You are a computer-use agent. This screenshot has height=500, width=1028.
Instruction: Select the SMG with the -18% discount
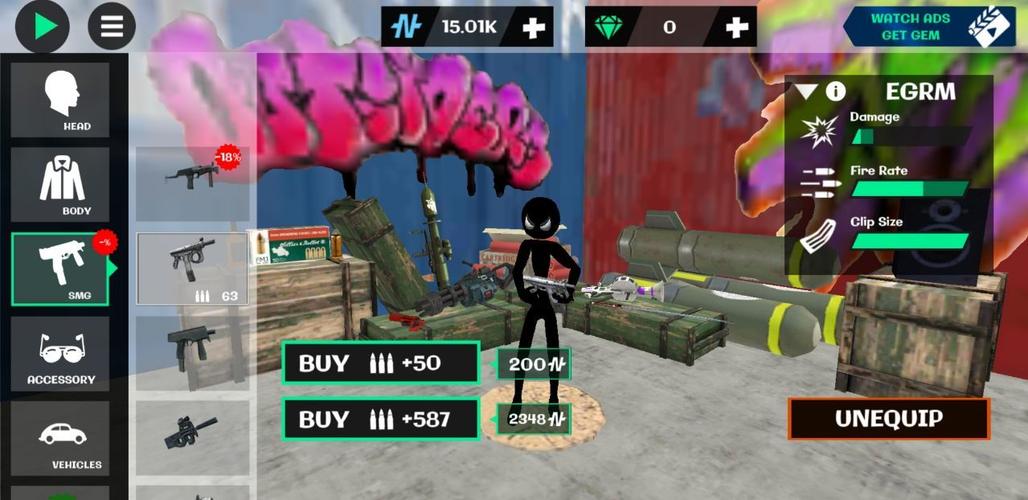pos(192,184)
